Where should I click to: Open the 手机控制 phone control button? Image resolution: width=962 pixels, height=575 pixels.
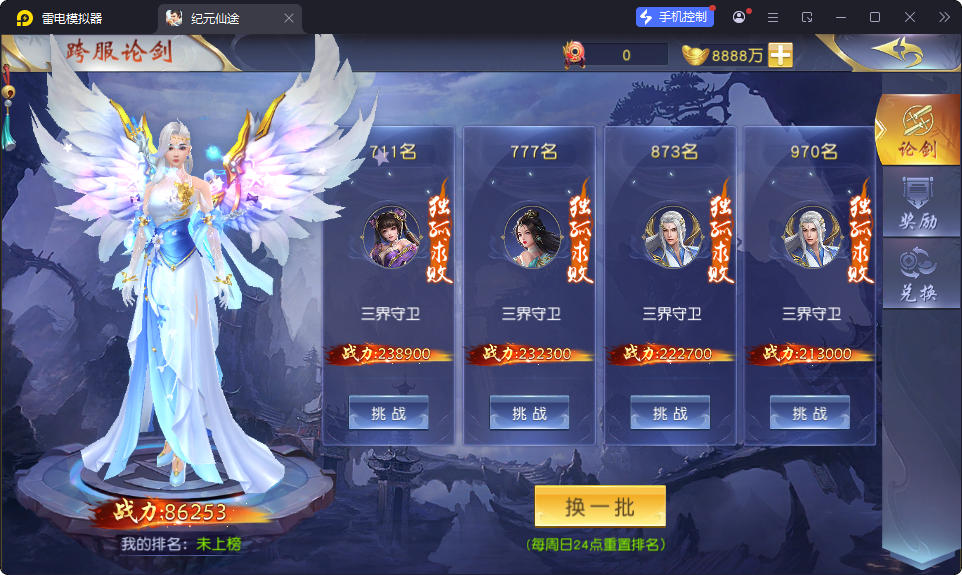pyautogui.click(x=675, y=17)
